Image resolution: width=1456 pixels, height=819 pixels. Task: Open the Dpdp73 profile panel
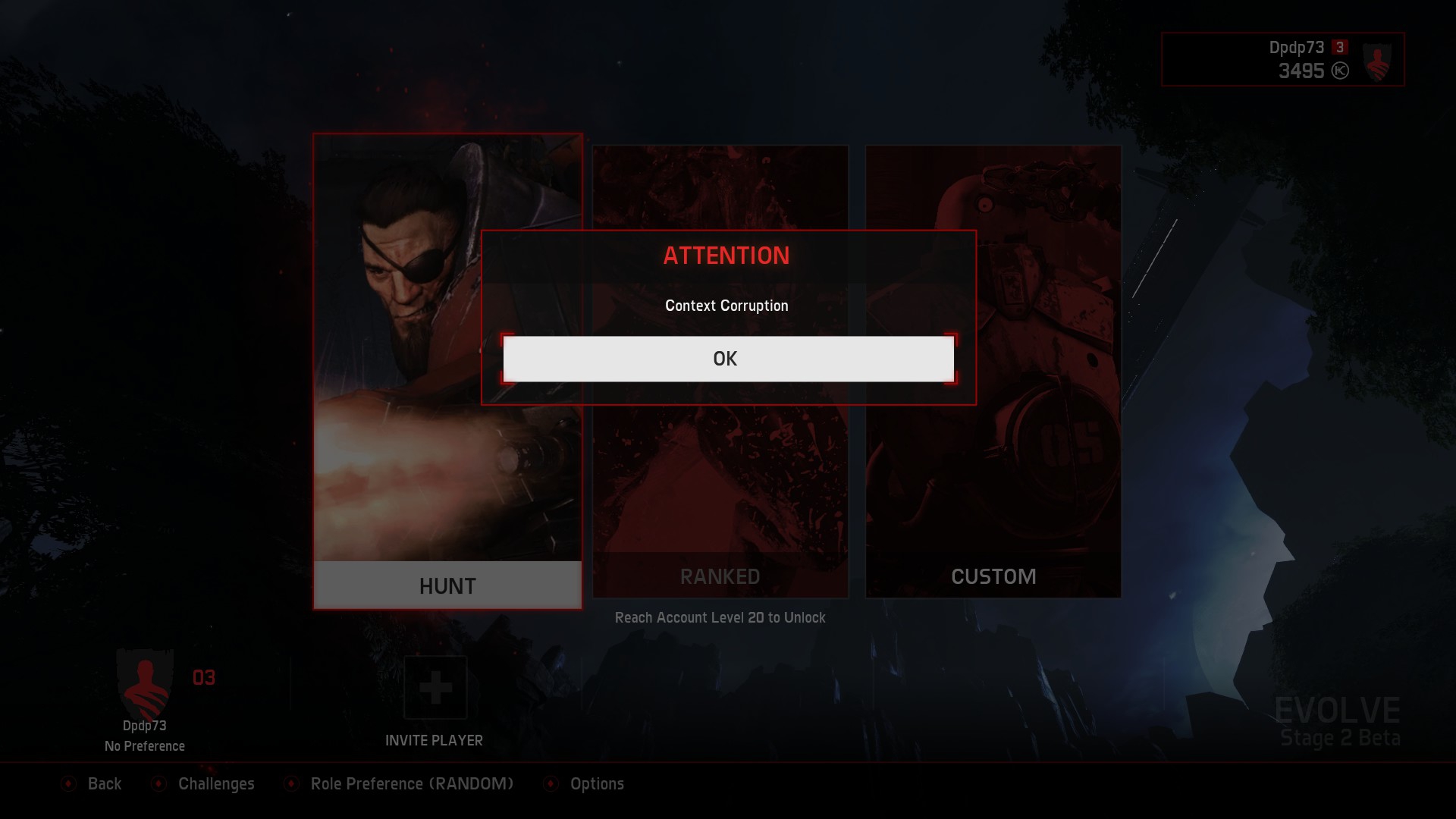click(x=1282, y=59)
